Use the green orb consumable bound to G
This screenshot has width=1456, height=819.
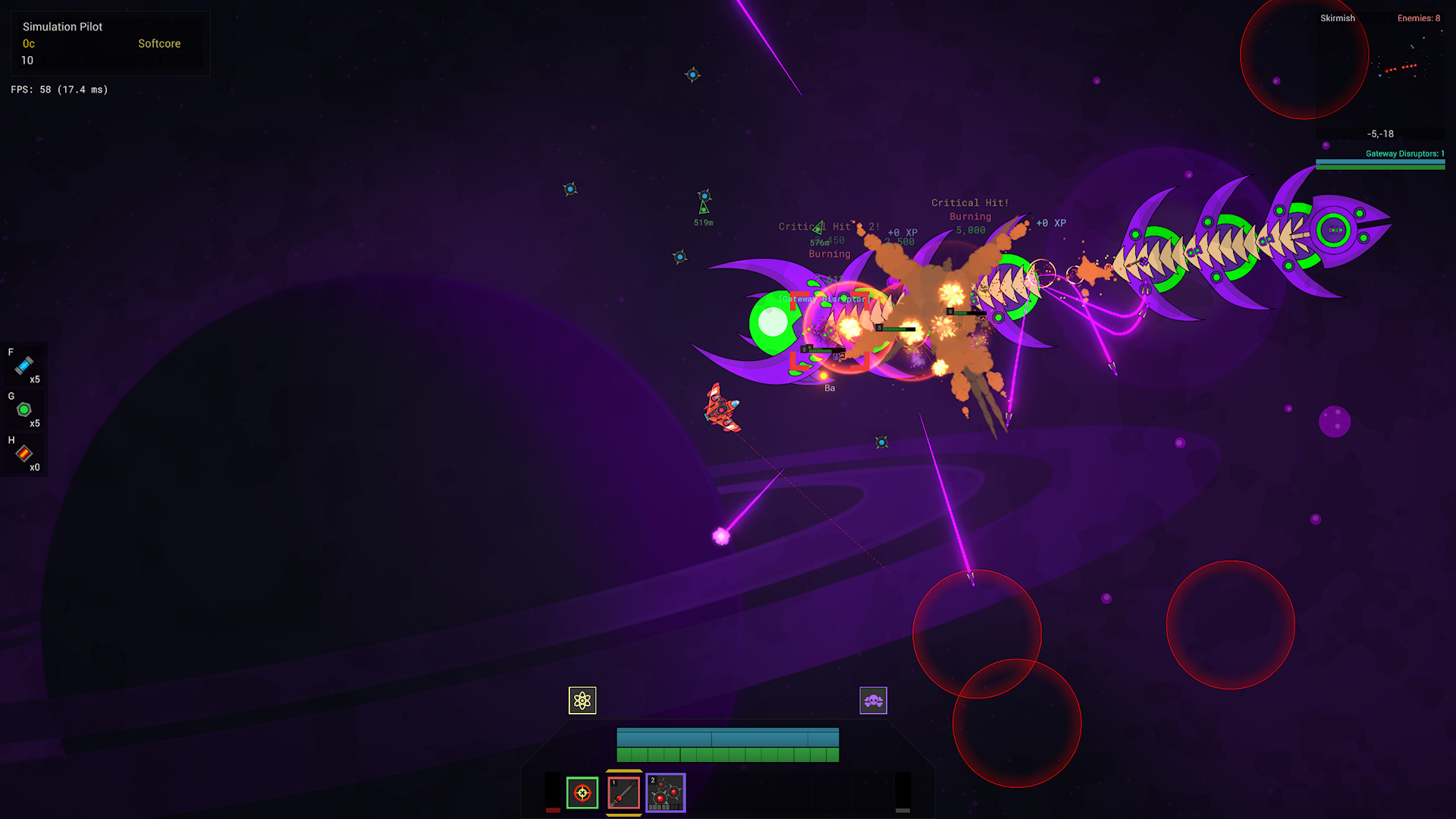coord(24,410)
